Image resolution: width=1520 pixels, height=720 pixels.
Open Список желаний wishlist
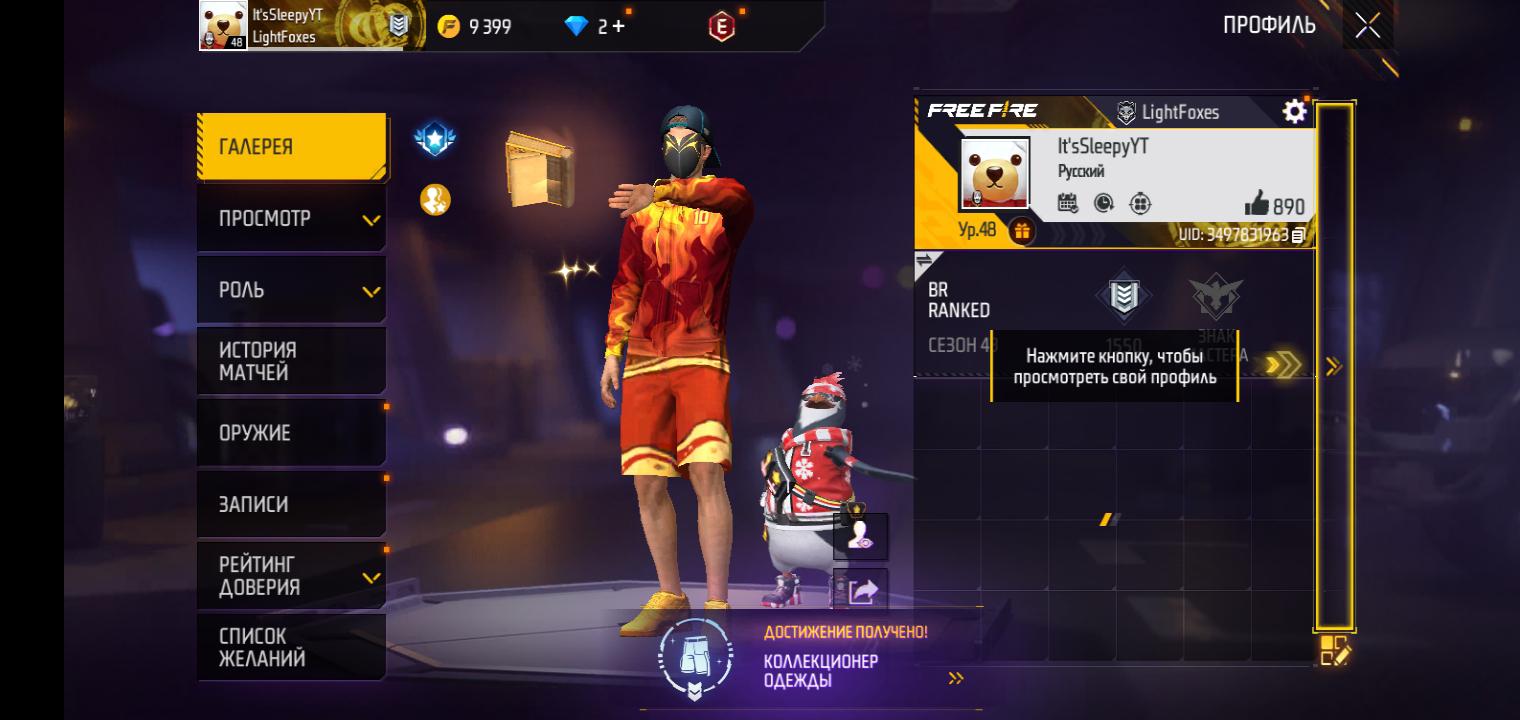291,647
